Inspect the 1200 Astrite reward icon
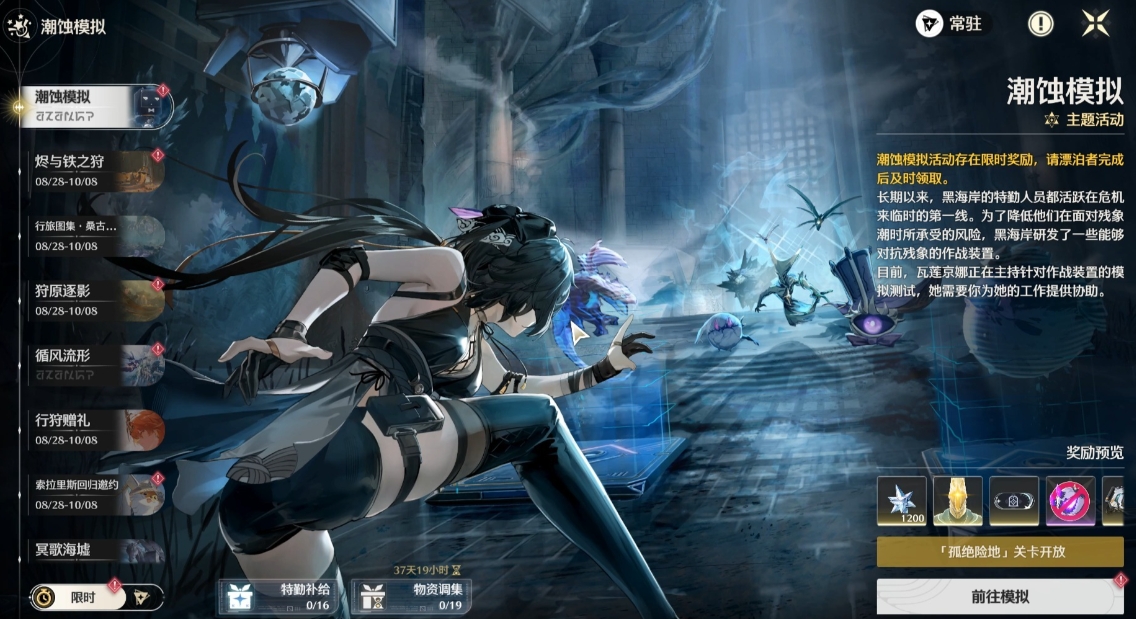This screenshot has height=619, width=1136. tap(902, 501)
